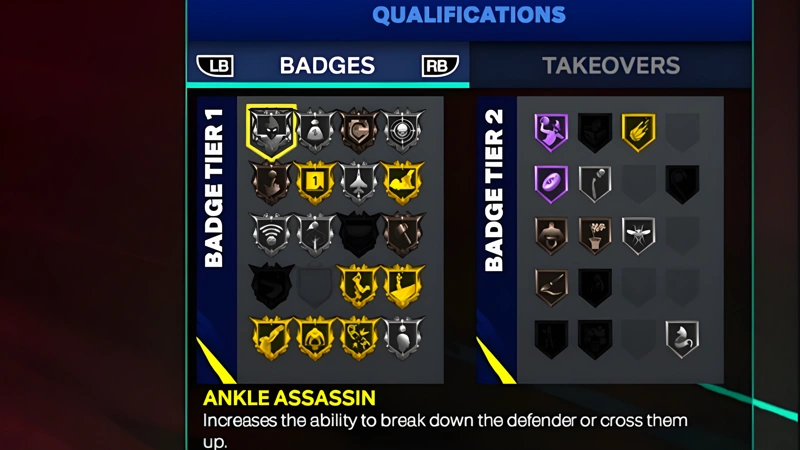Pick the silver cat badge
Image resolution: width=800 pixels, height=450 pixels.
683,337
